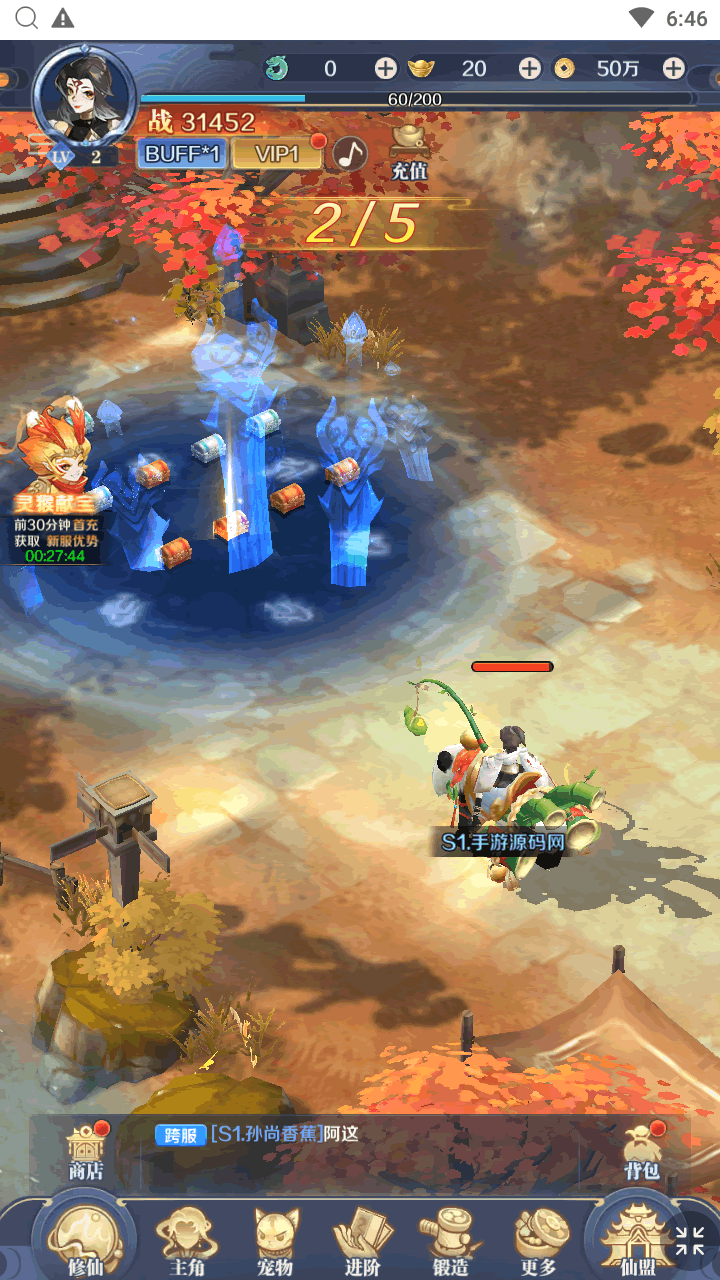Open the 充值 recharge shop

tap(409, 152)
